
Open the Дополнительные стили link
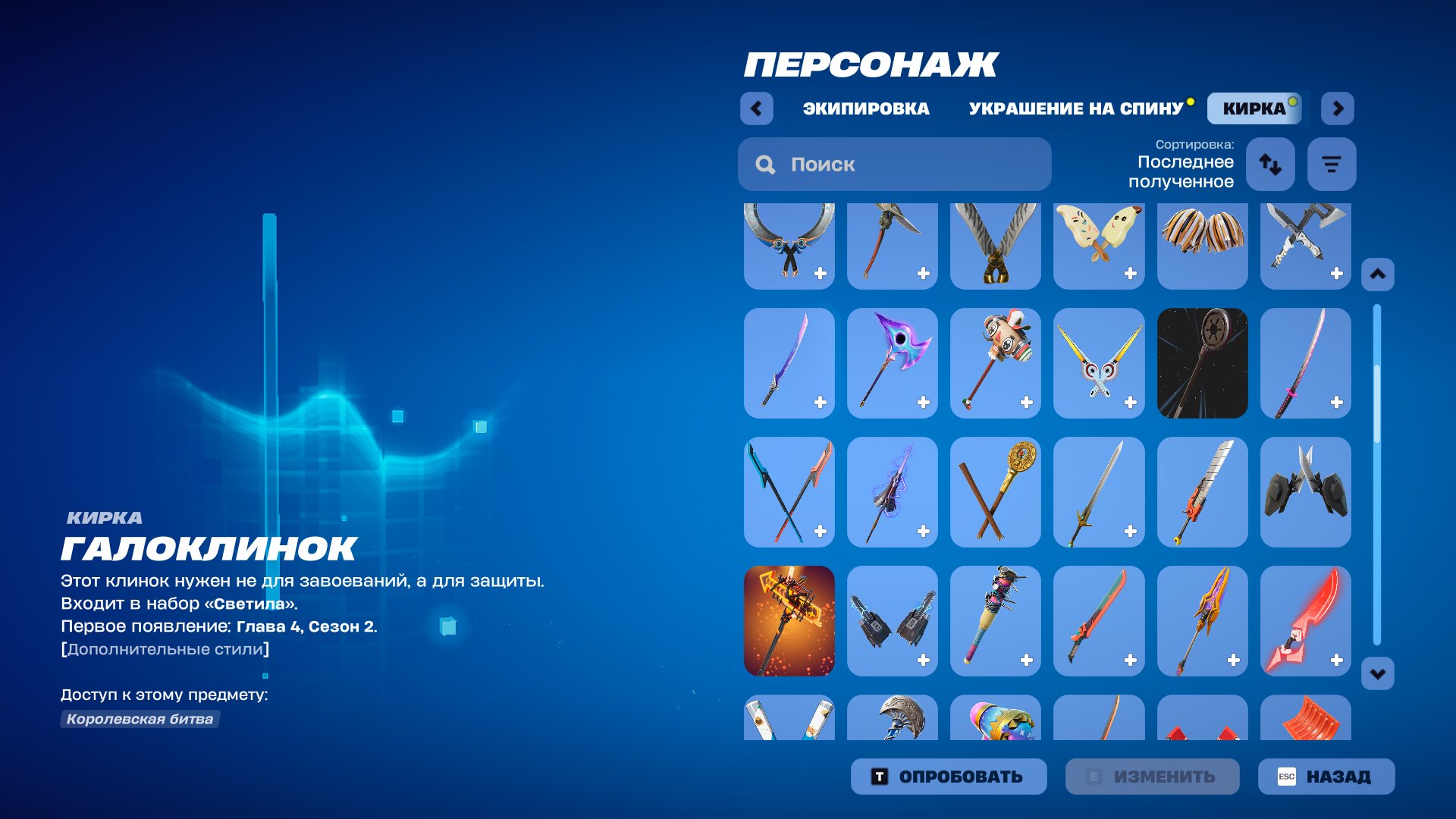(165, 648)
